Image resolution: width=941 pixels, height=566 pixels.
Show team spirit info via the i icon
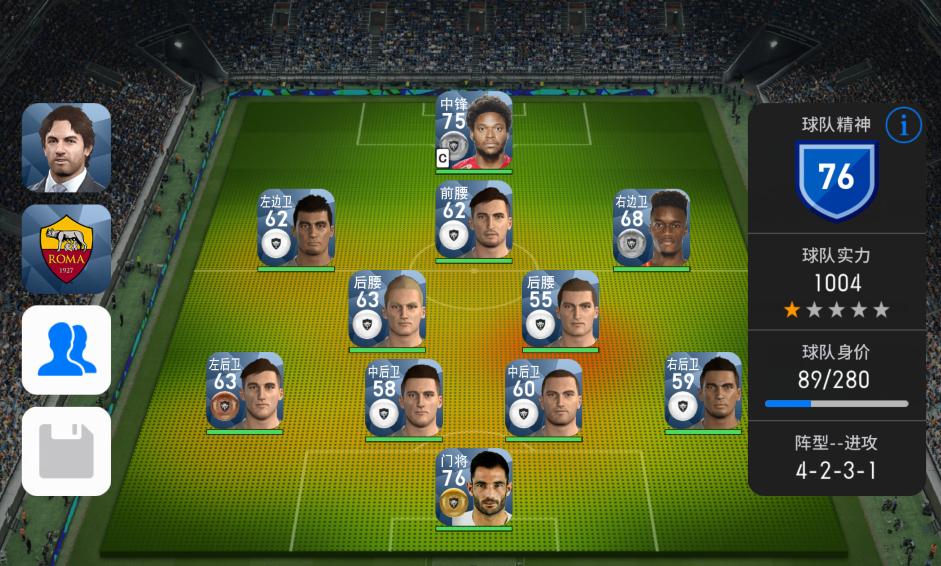pos(904,126)
